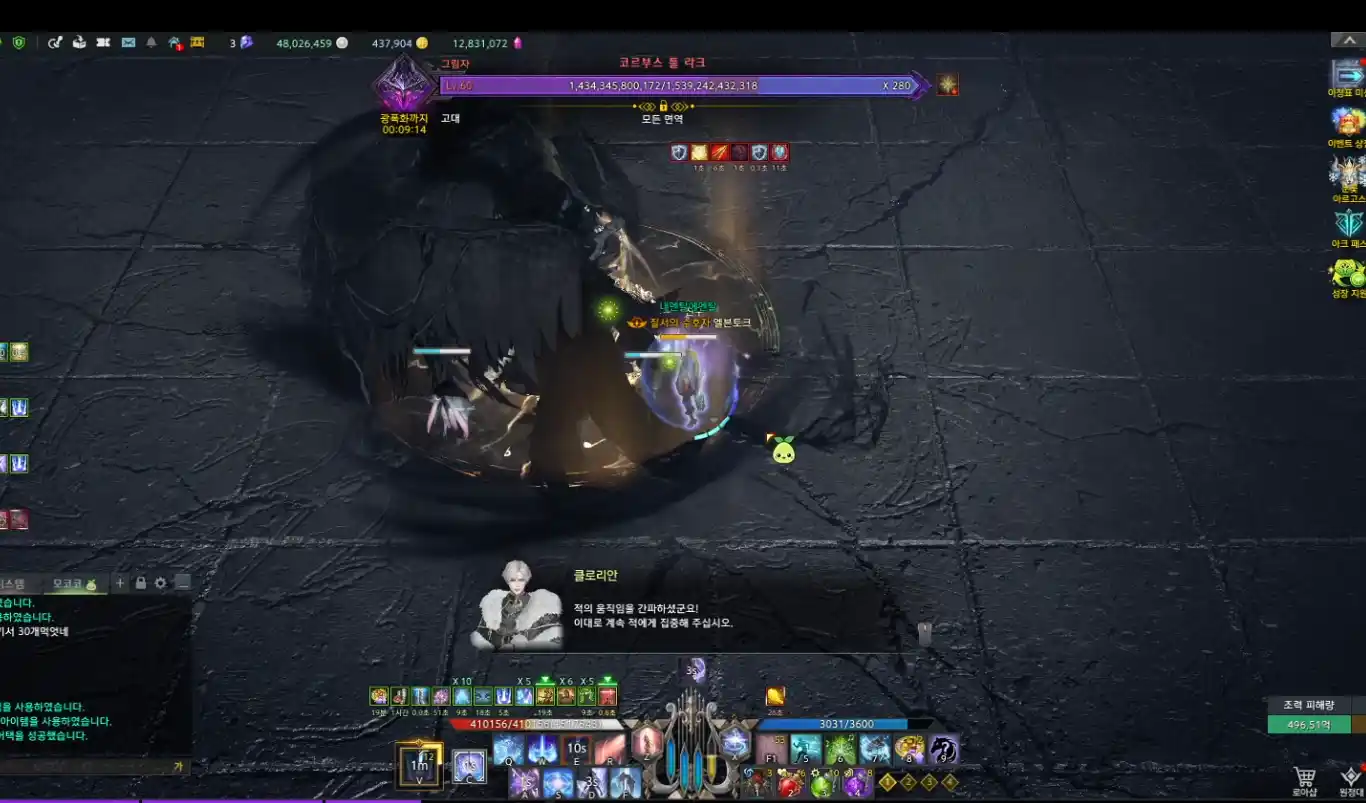Open the mail envelope icon
The width and height of the screenshot is (1366, 803).
128,42
